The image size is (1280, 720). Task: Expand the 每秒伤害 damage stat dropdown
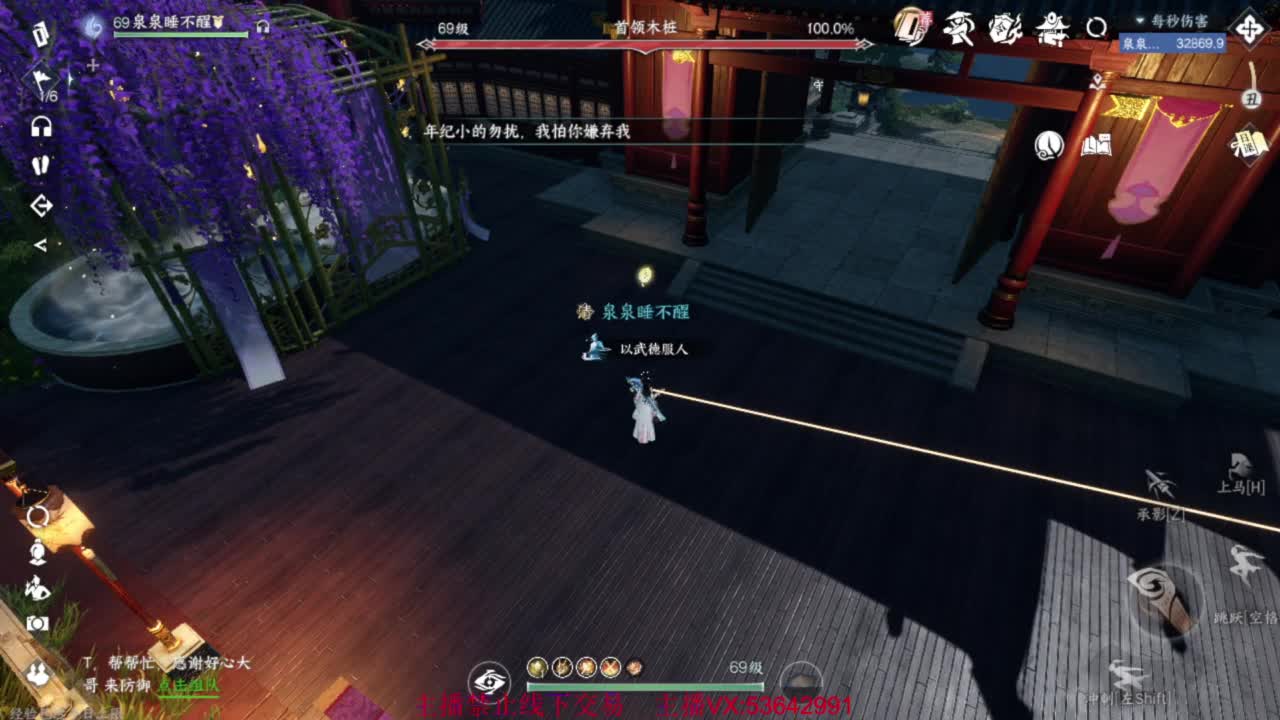tap(1139, 21)
